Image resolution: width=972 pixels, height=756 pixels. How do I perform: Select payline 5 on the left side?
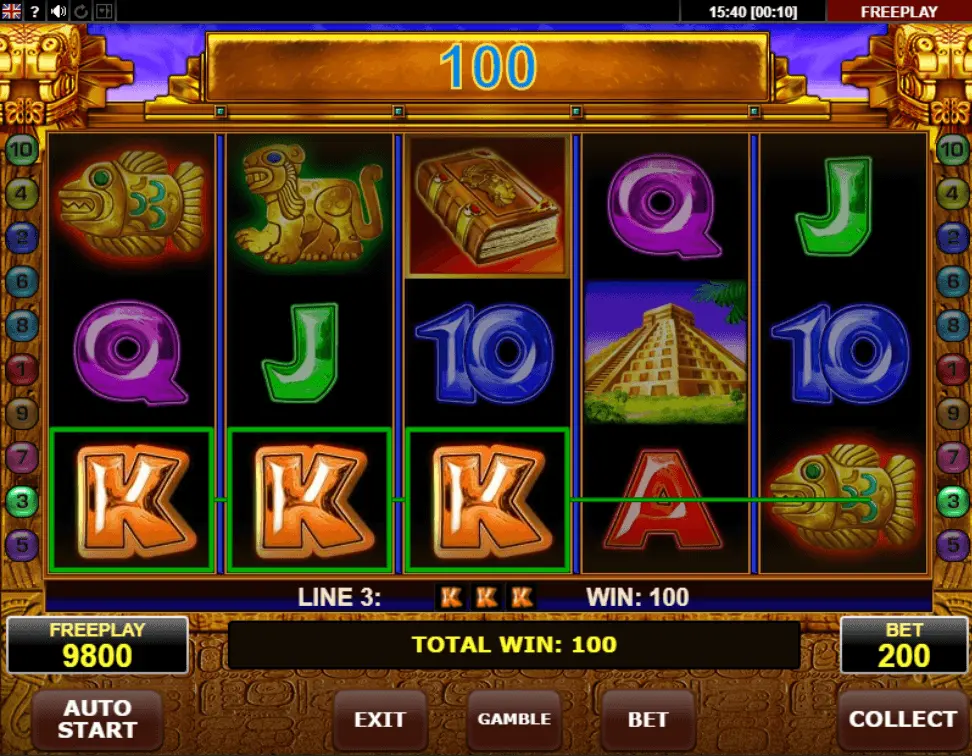tap(22, 545)
